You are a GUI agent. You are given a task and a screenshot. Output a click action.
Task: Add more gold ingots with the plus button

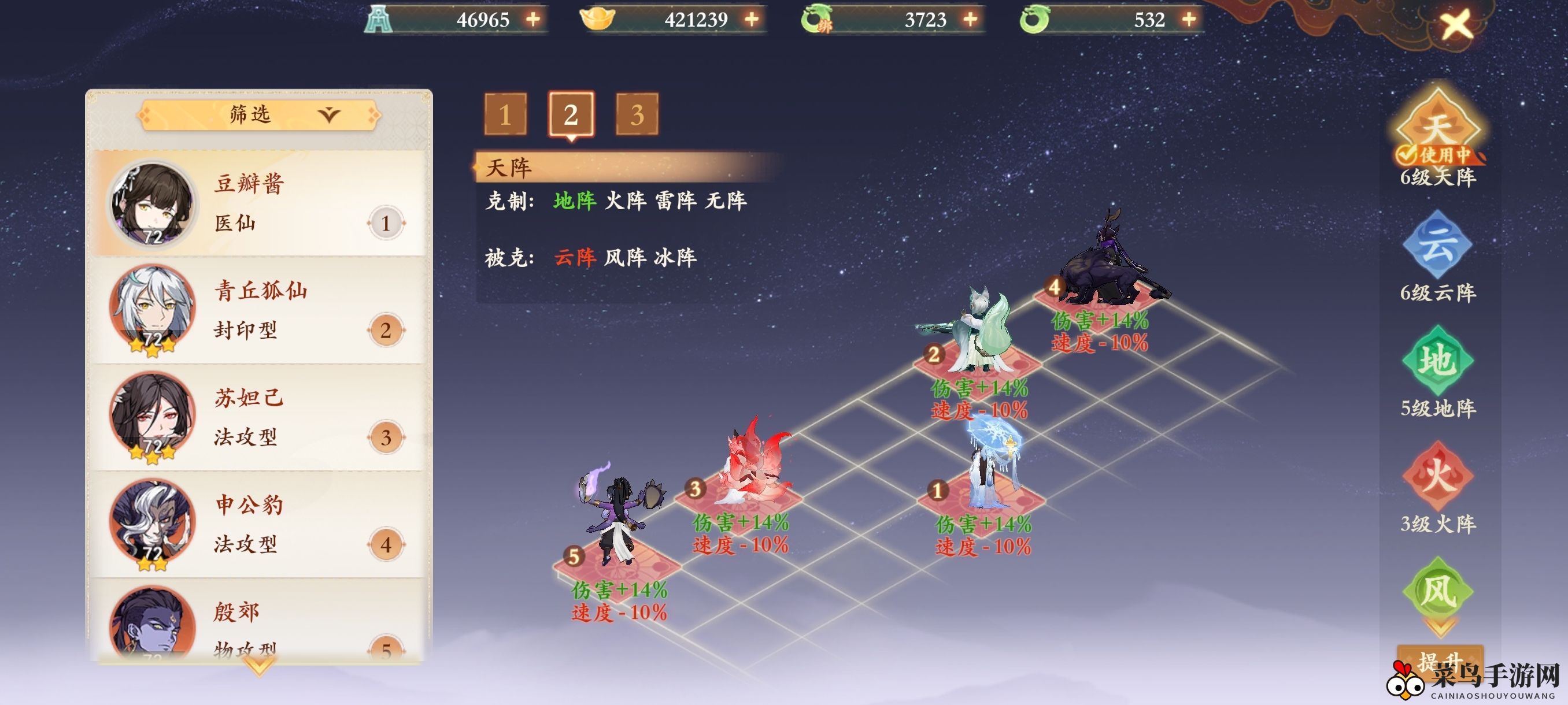[x=752, y=20]
